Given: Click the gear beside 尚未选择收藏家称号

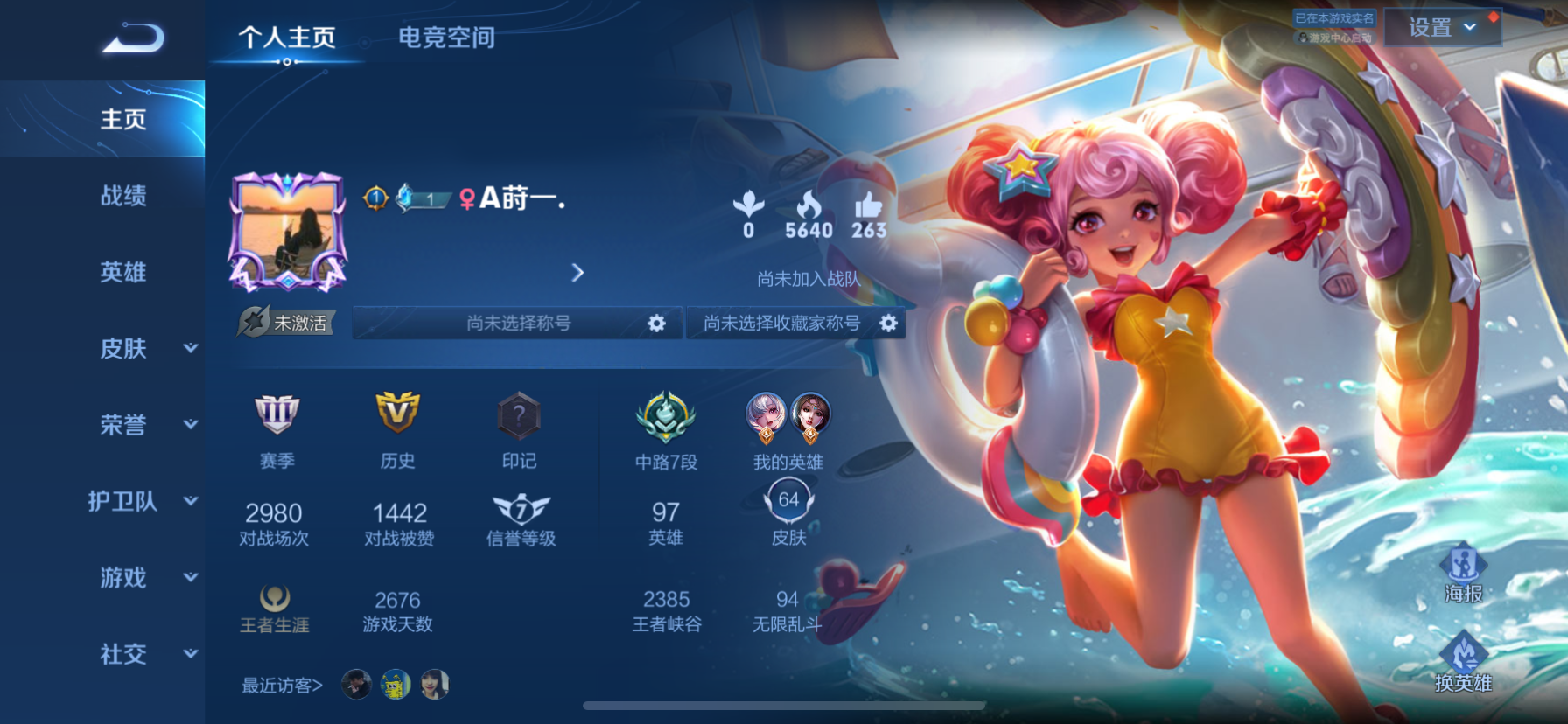Looking at the screenshot, I should tap(889, 323).
